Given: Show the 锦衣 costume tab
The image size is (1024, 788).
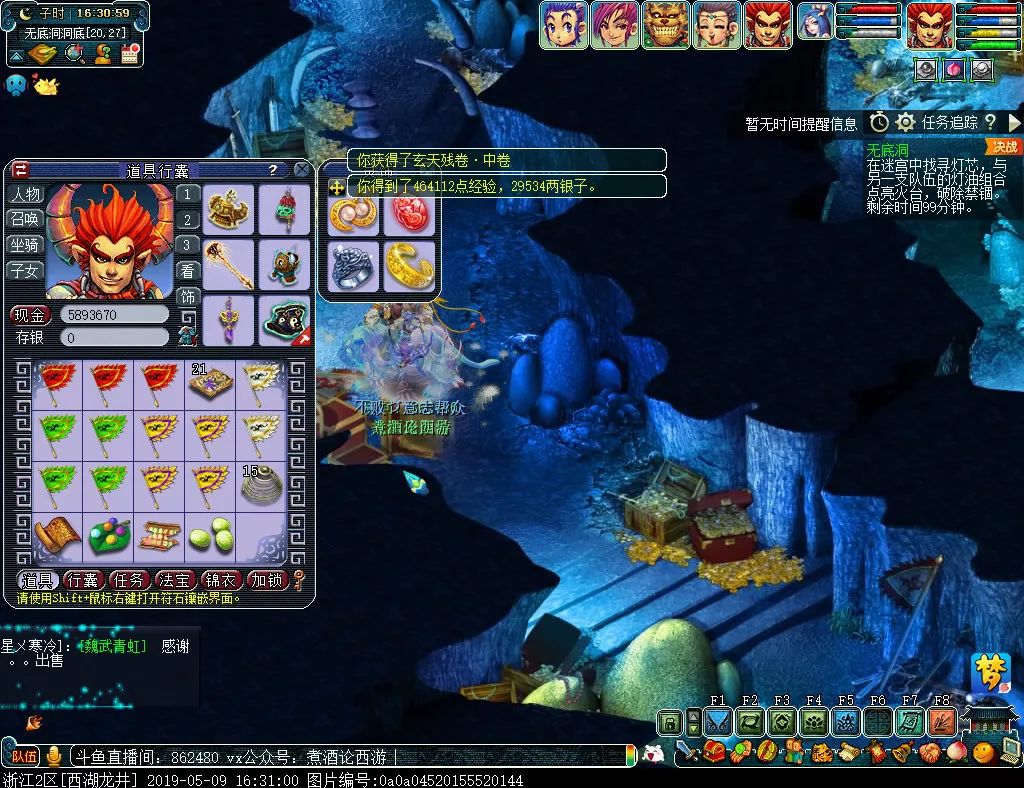Looking at the screenshot, I should [x=220, y=580].
